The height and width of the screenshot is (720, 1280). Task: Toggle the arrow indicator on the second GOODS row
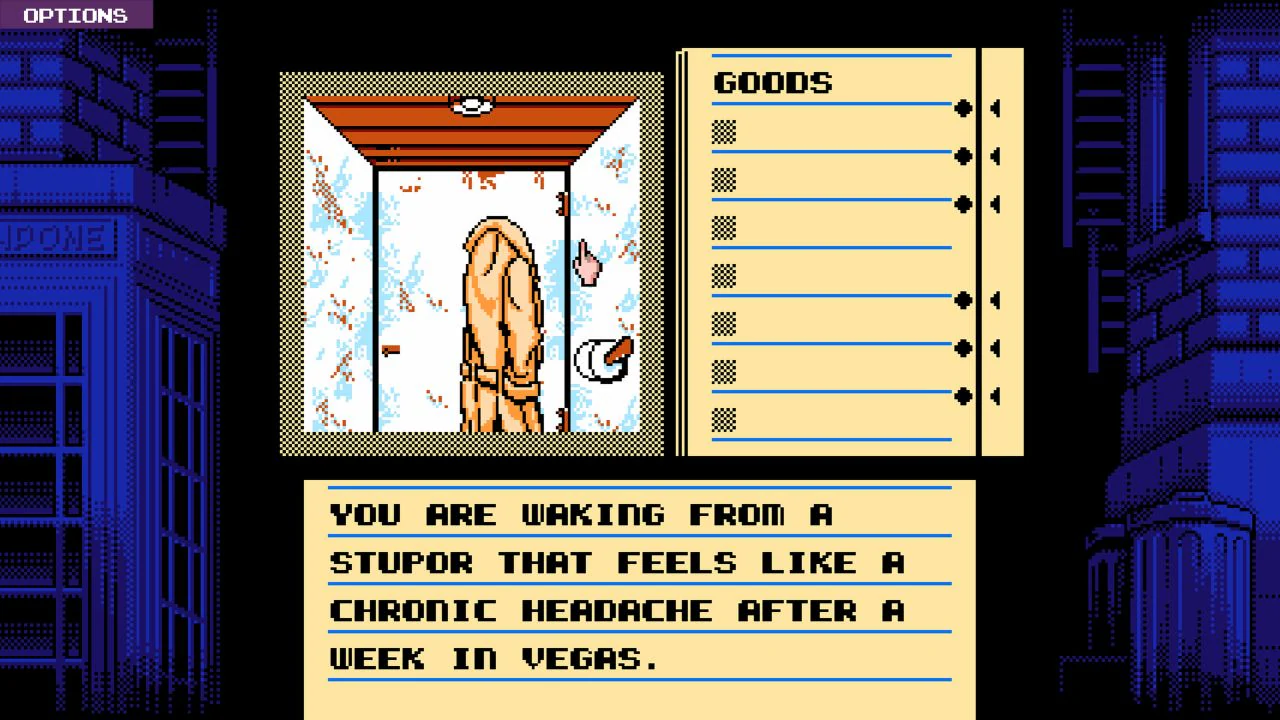click(995, 157)
